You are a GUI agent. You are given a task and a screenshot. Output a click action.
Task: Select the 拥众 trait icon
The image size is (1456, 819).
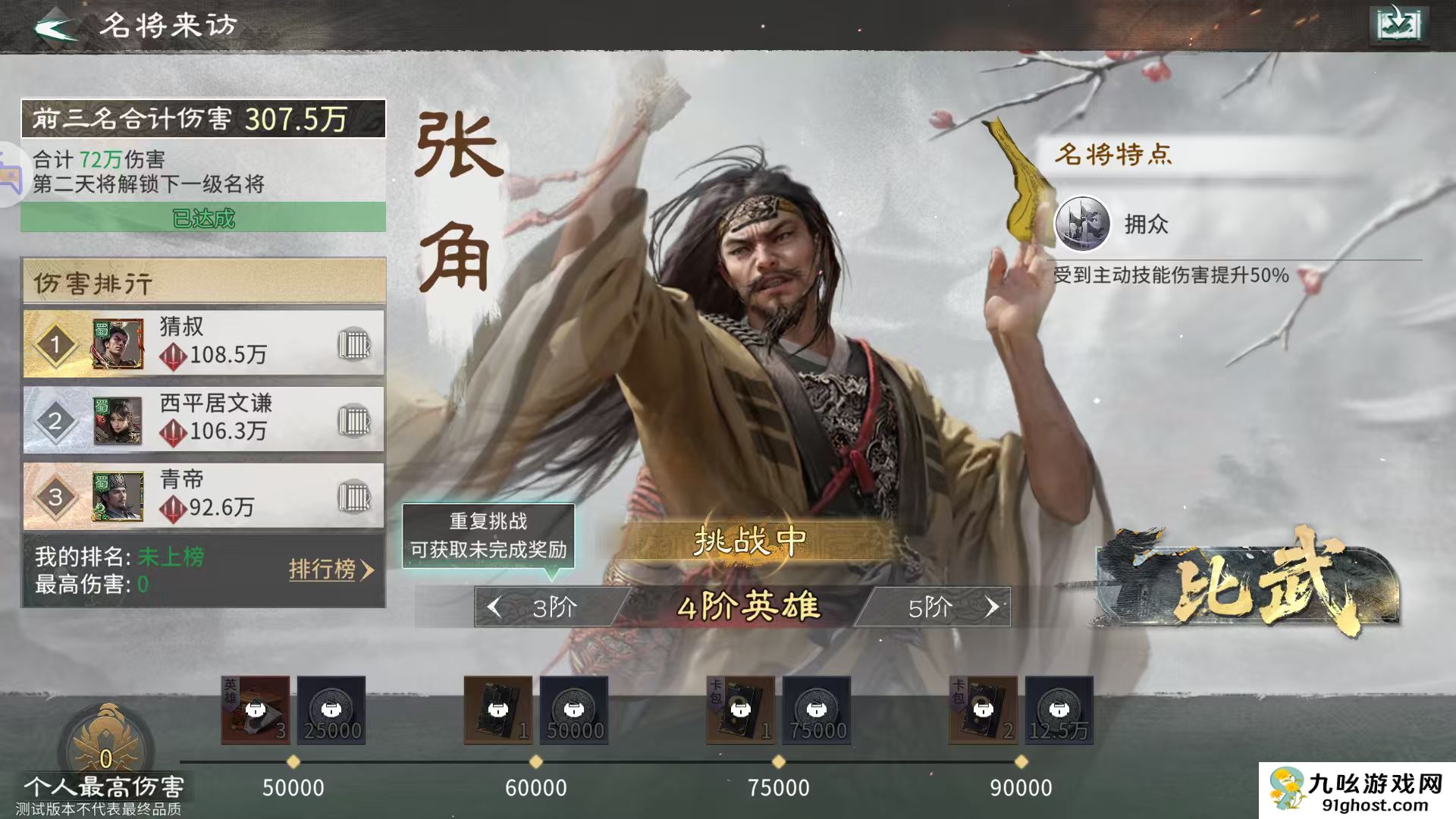click(1083, 224)
